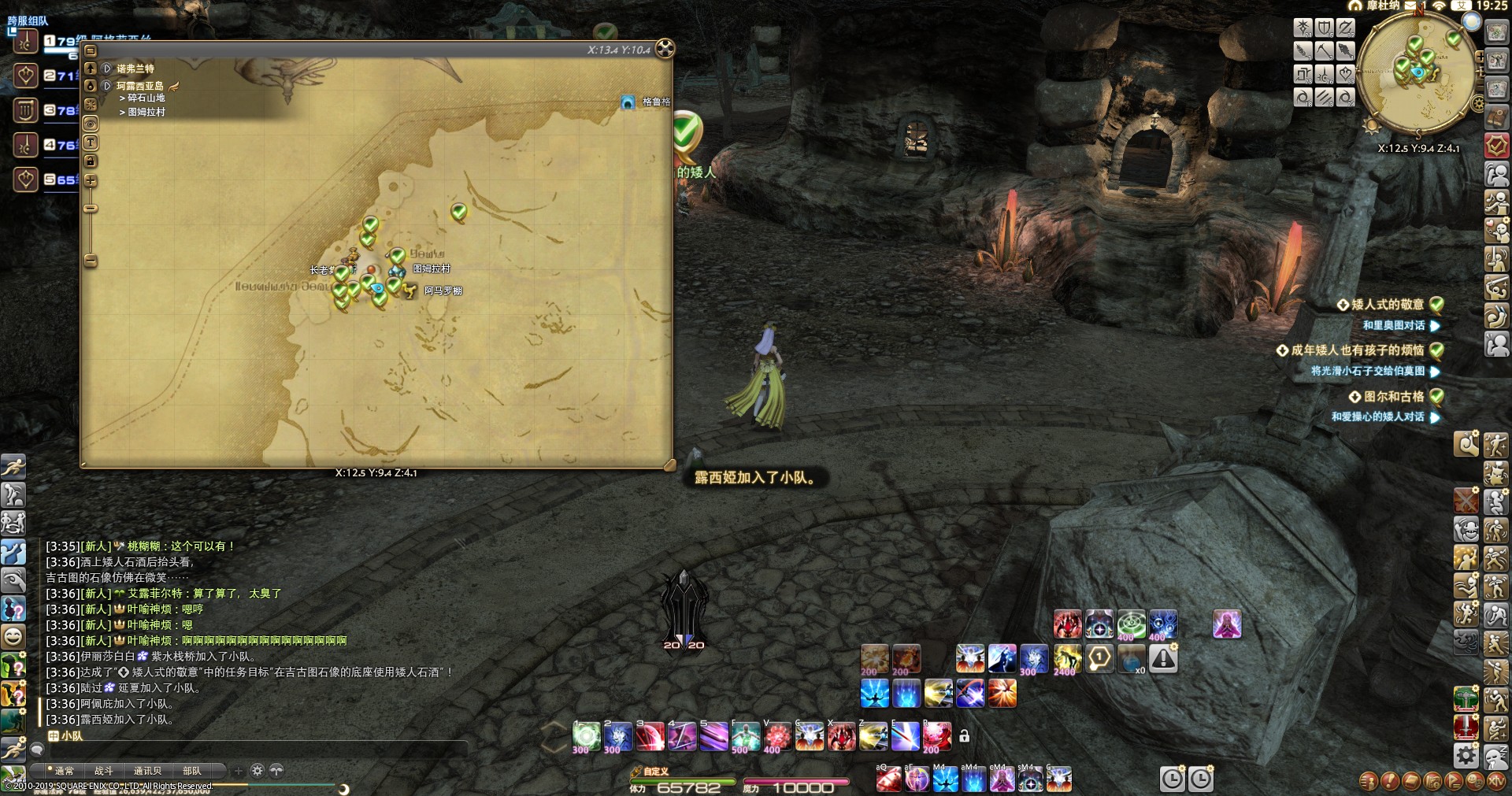Select the 部队 chat tab
Image resolution: width=1512 pixels, height=796 pixels.
(x=191, y=771)
